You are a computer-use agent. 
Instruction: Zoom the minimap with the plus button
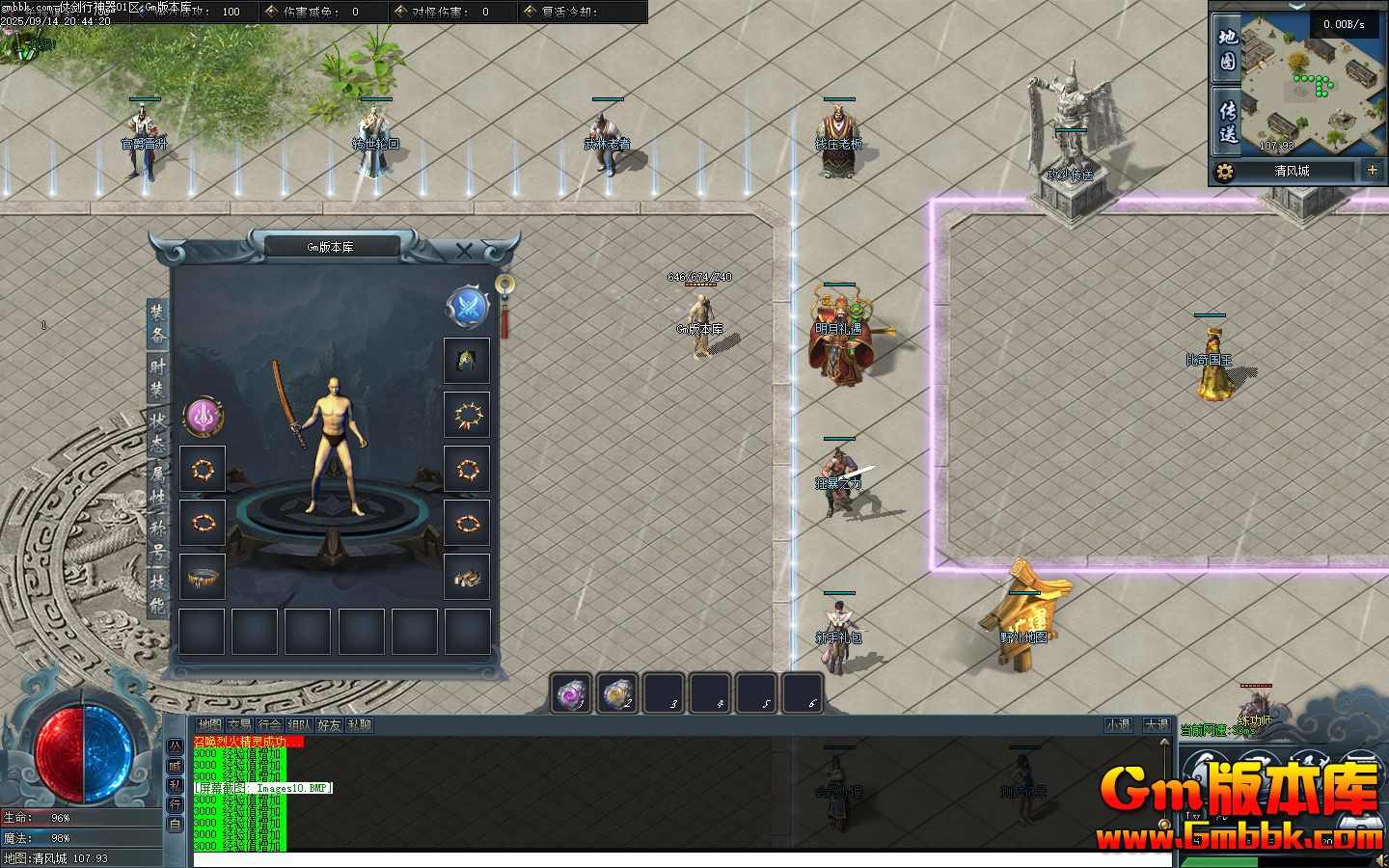tap(1373, 171)
